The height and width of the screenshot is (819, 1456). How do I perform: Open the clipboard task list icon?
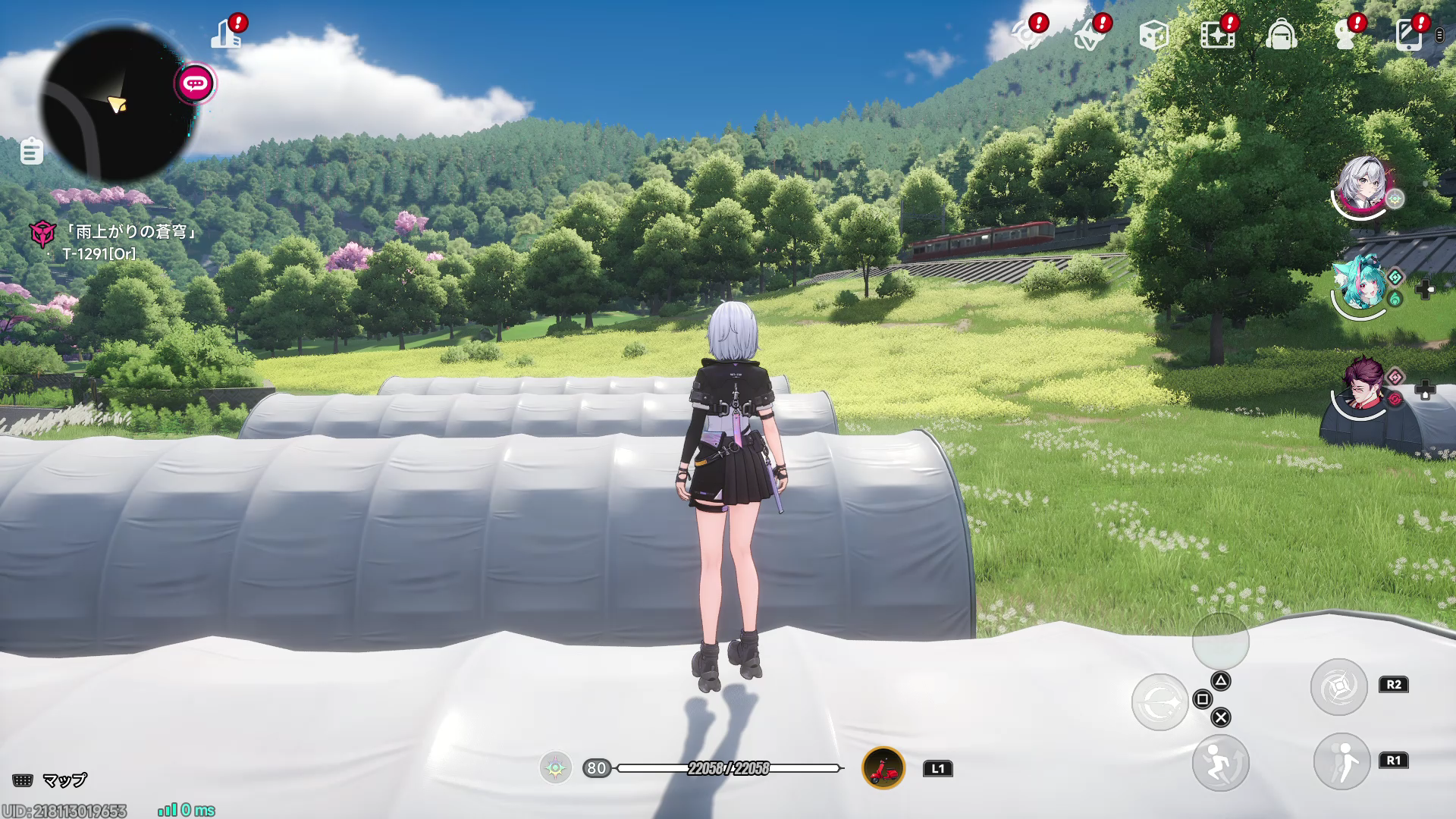pos(31,151)
